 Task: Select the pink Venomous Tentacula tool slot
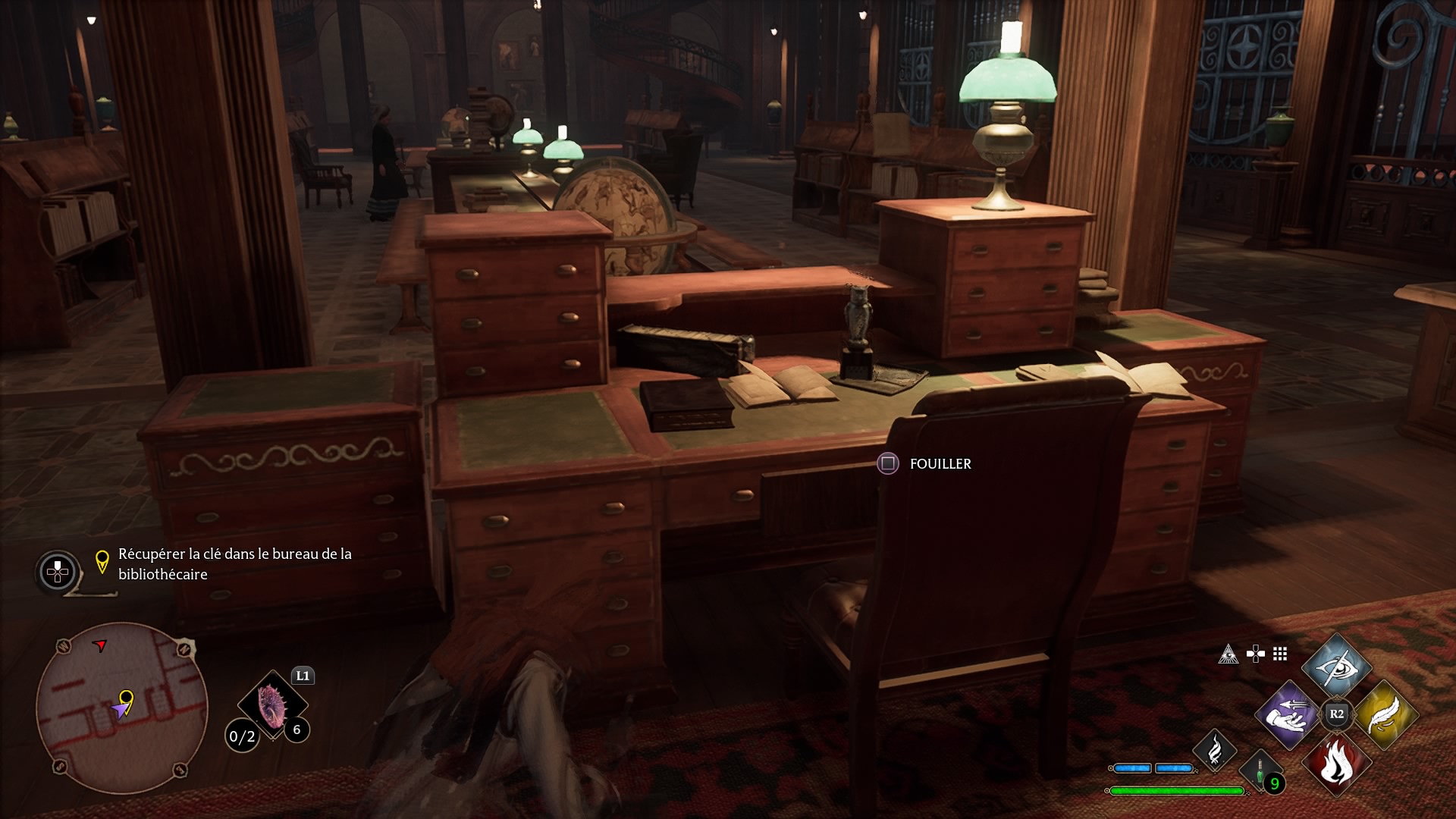(271, 705)
